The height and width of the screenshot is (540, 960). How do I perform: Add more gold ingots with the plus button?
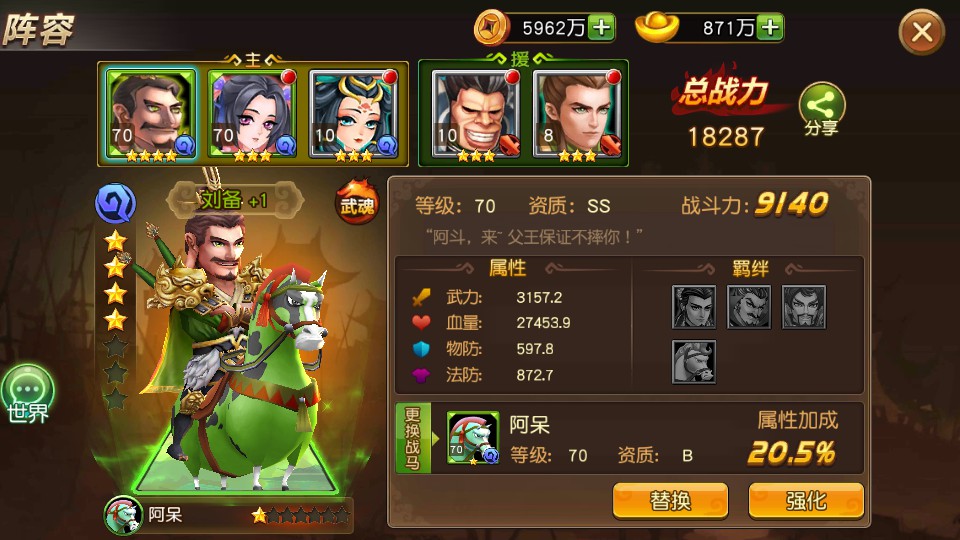(769, 27)
